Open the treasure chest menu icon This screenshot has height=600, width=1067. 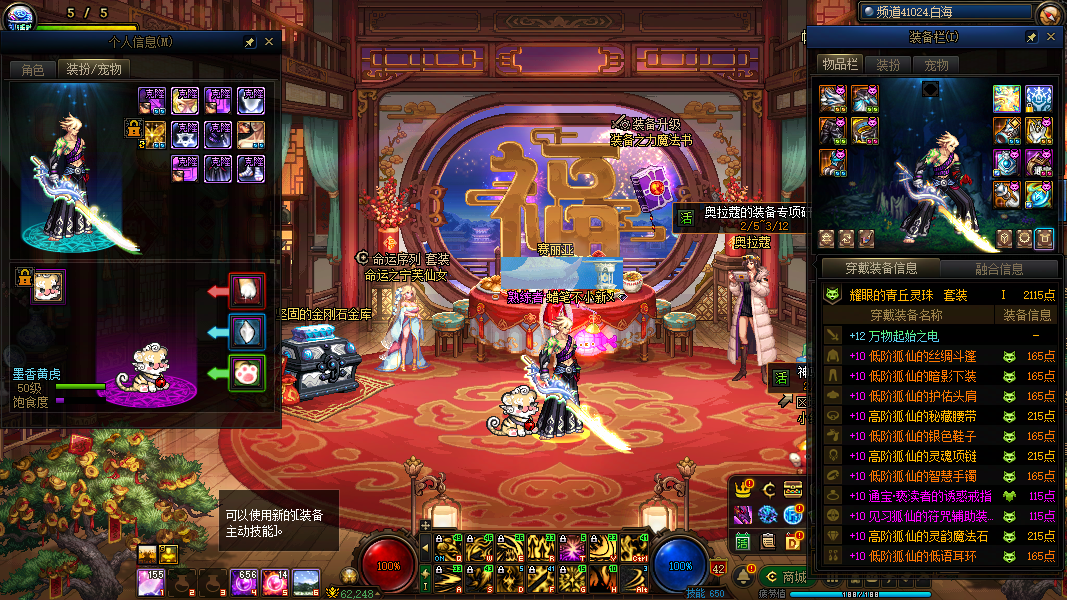[x=793, y=489]
